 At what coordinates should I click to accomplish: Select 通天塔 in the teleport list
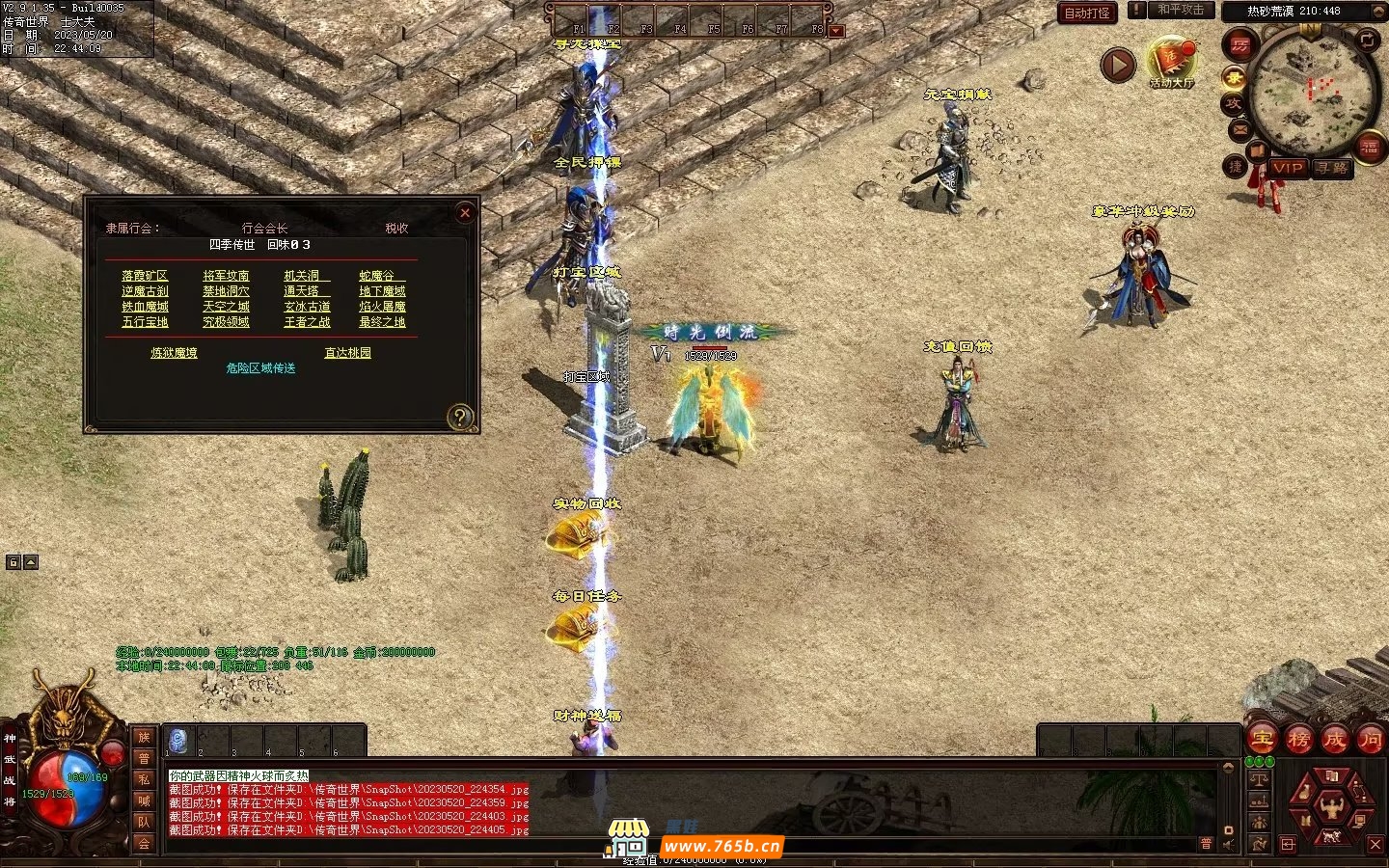tap(305, 291)
